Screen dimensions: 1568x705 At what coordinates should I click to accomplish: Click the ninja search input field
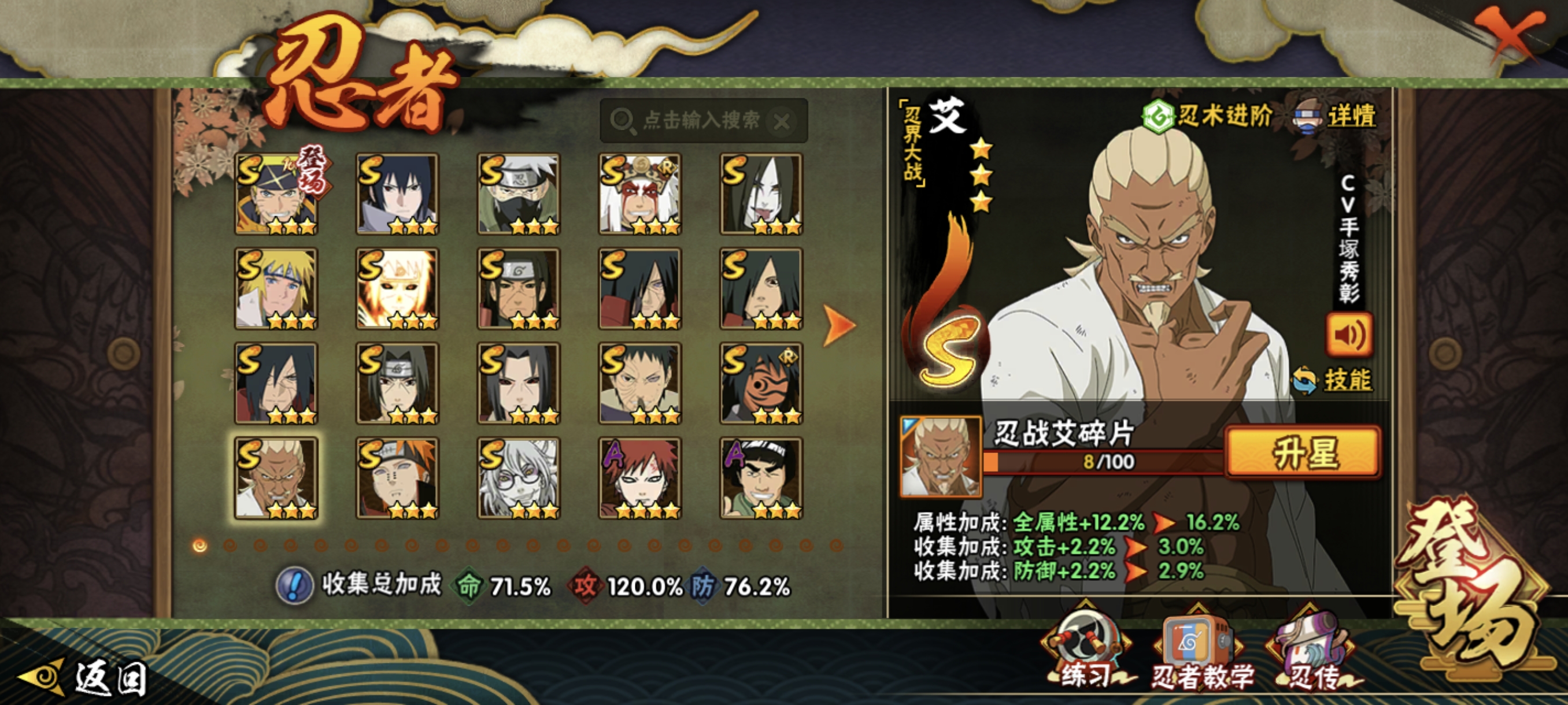click(700, 120)
